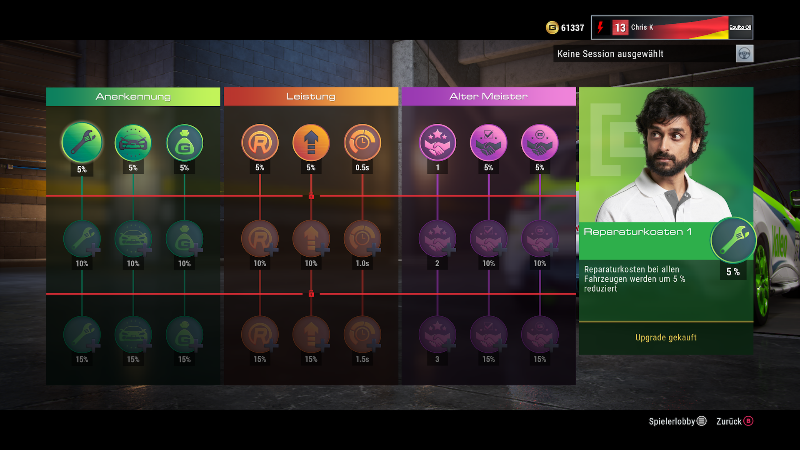Select the 5% R-symbol upgrade under Leistung
The image size is (800, 450).
pyautogui.click(x=259, y=142)
